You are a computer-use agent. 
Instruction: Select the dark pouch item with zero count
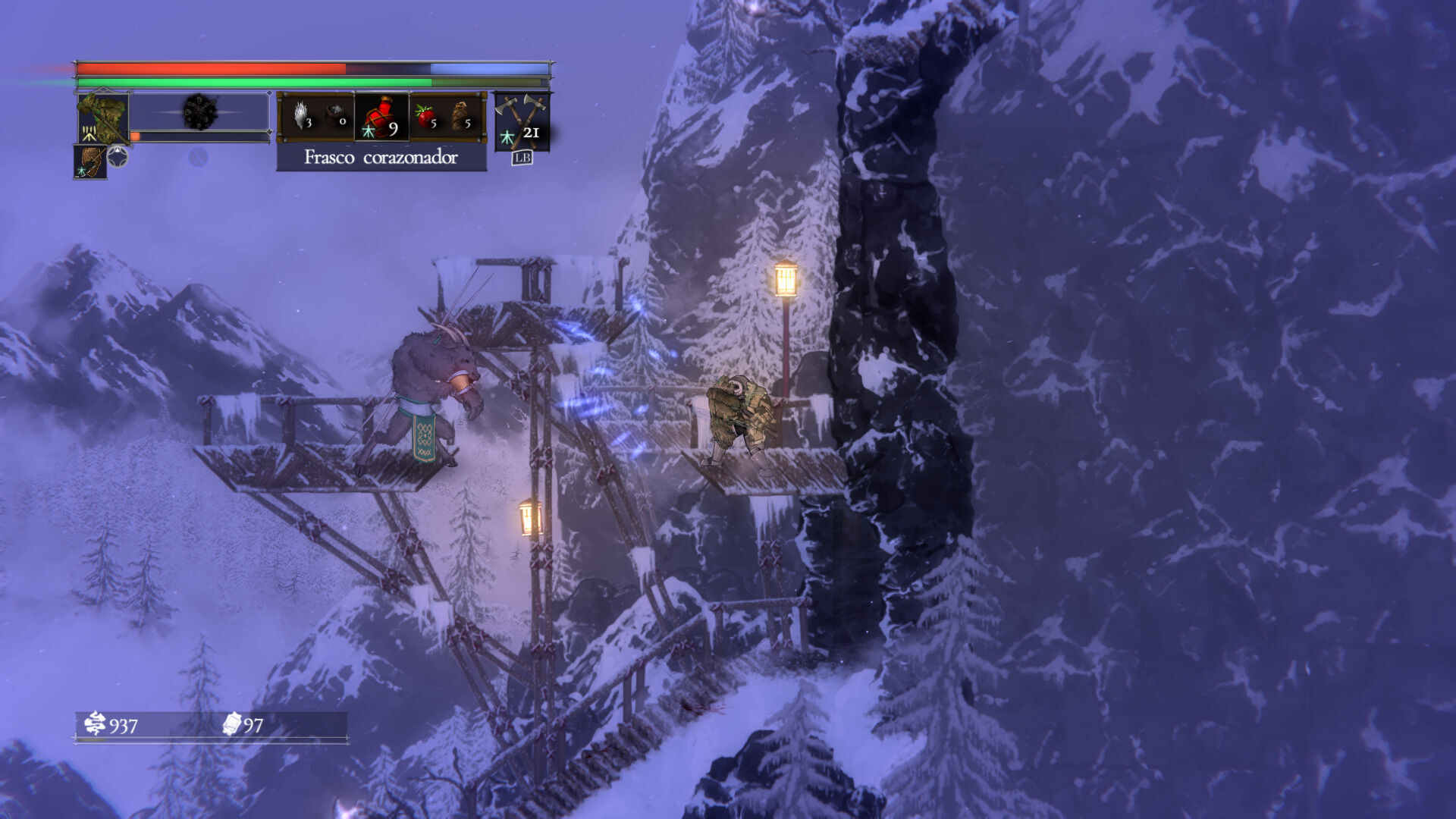(337, 116)
